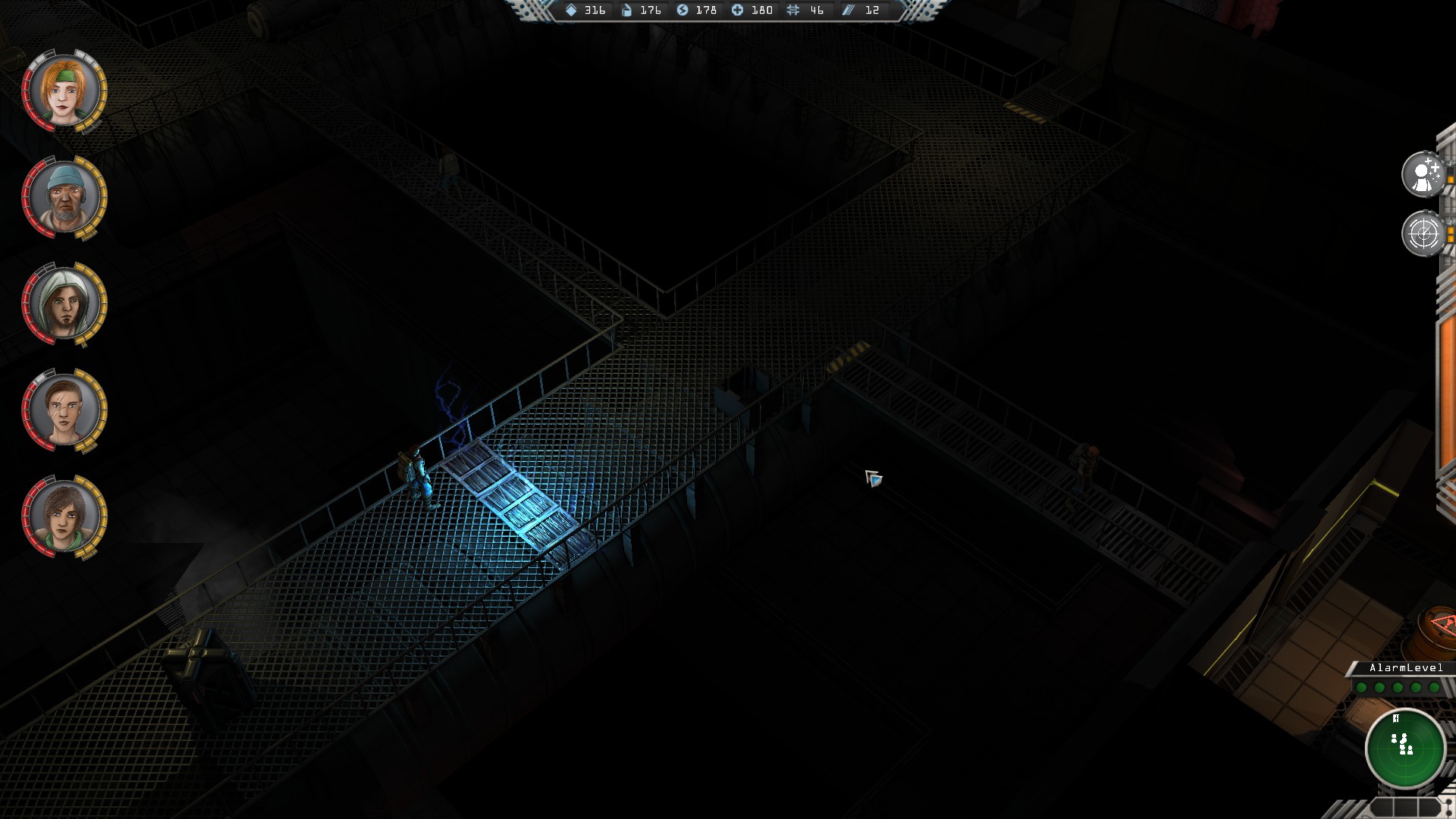Select the red-haired woman's portrait
Screen dimensions: 1456x819
point(64,91)
